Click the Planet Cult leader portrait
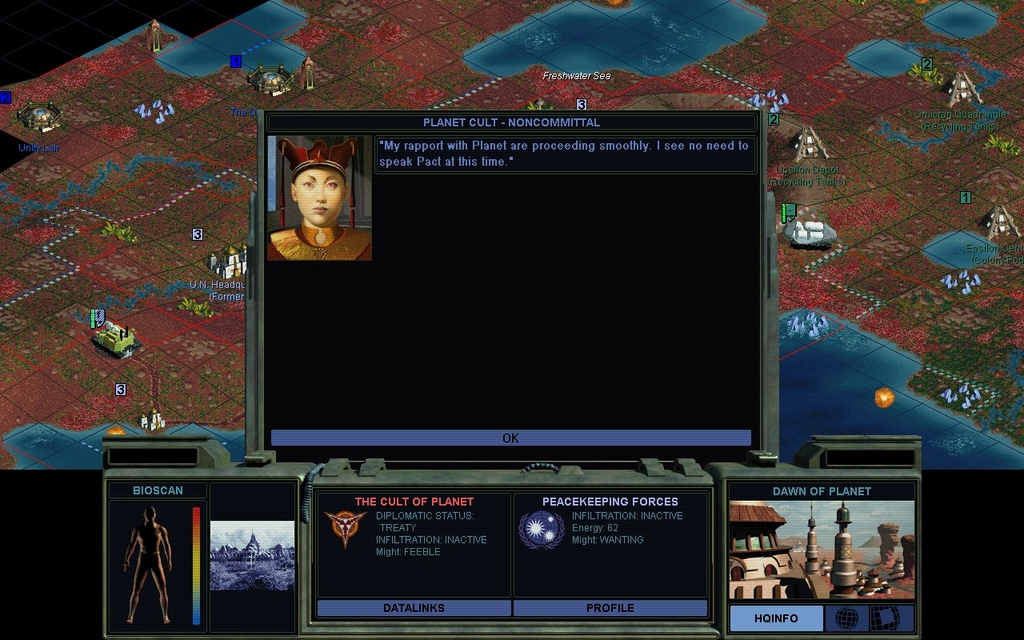Viewport: 1024px width, 640px height. point(319,198)
